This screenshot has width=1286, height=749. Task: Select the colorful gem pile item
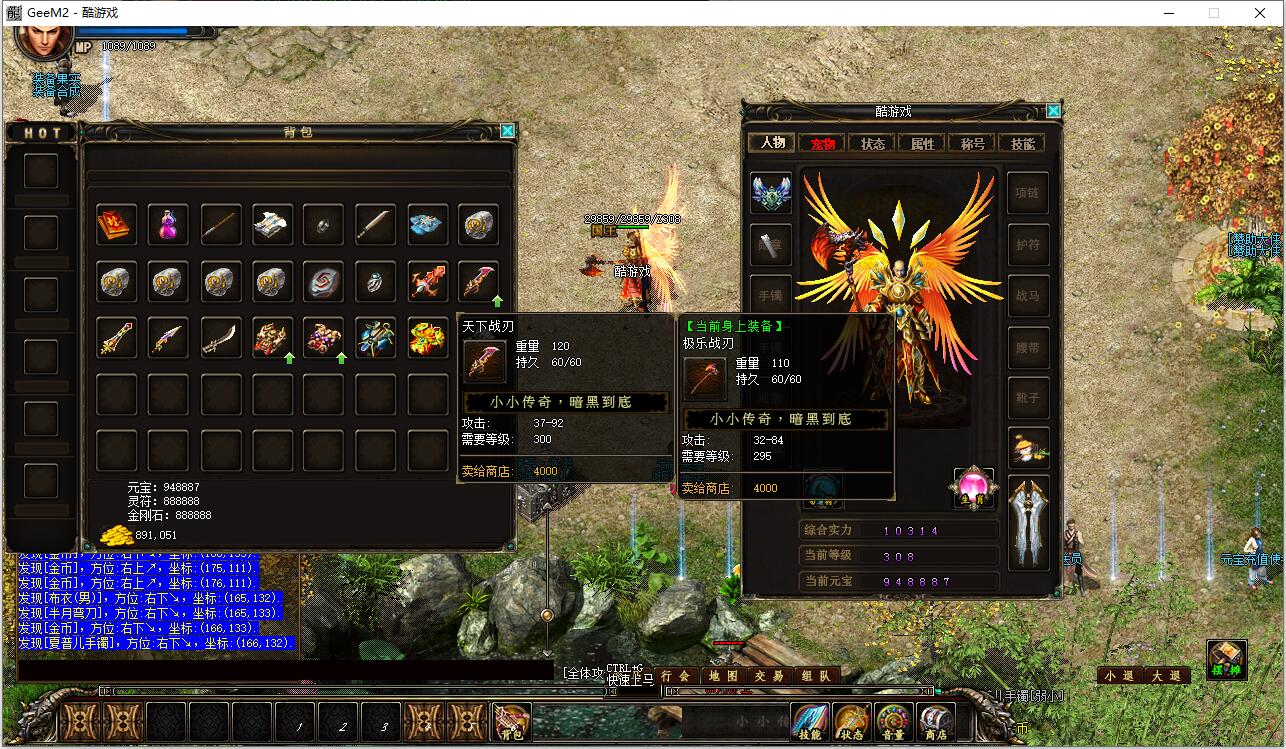point(428,339)
